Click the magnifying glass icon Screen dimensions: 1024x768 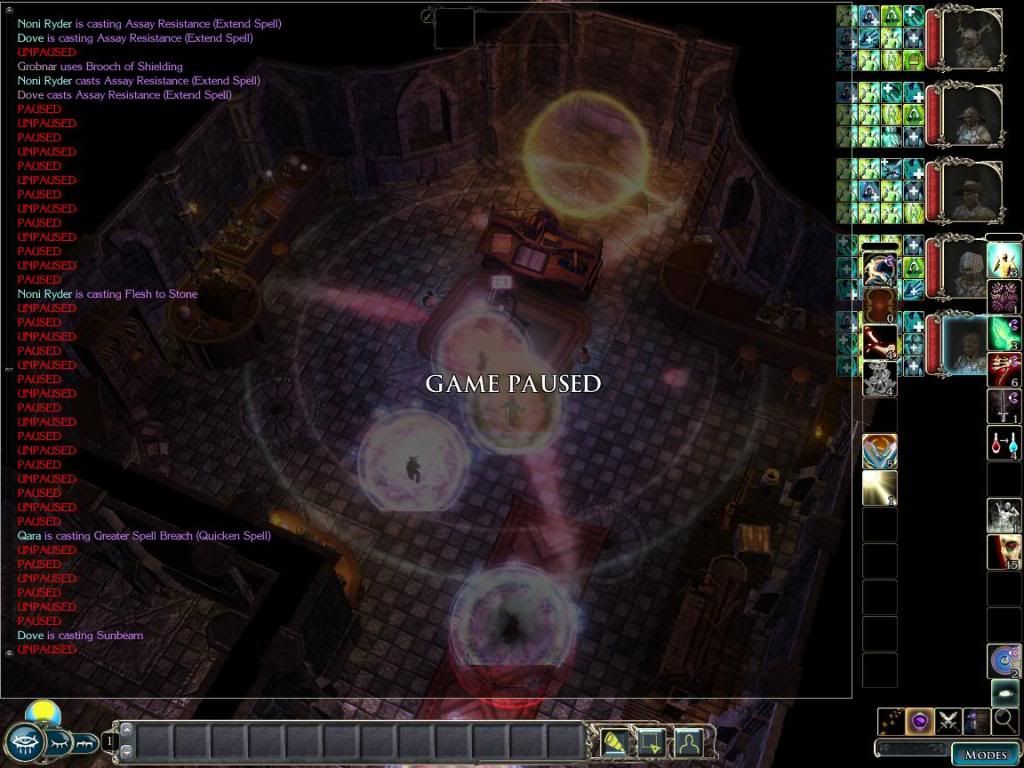1004,721
